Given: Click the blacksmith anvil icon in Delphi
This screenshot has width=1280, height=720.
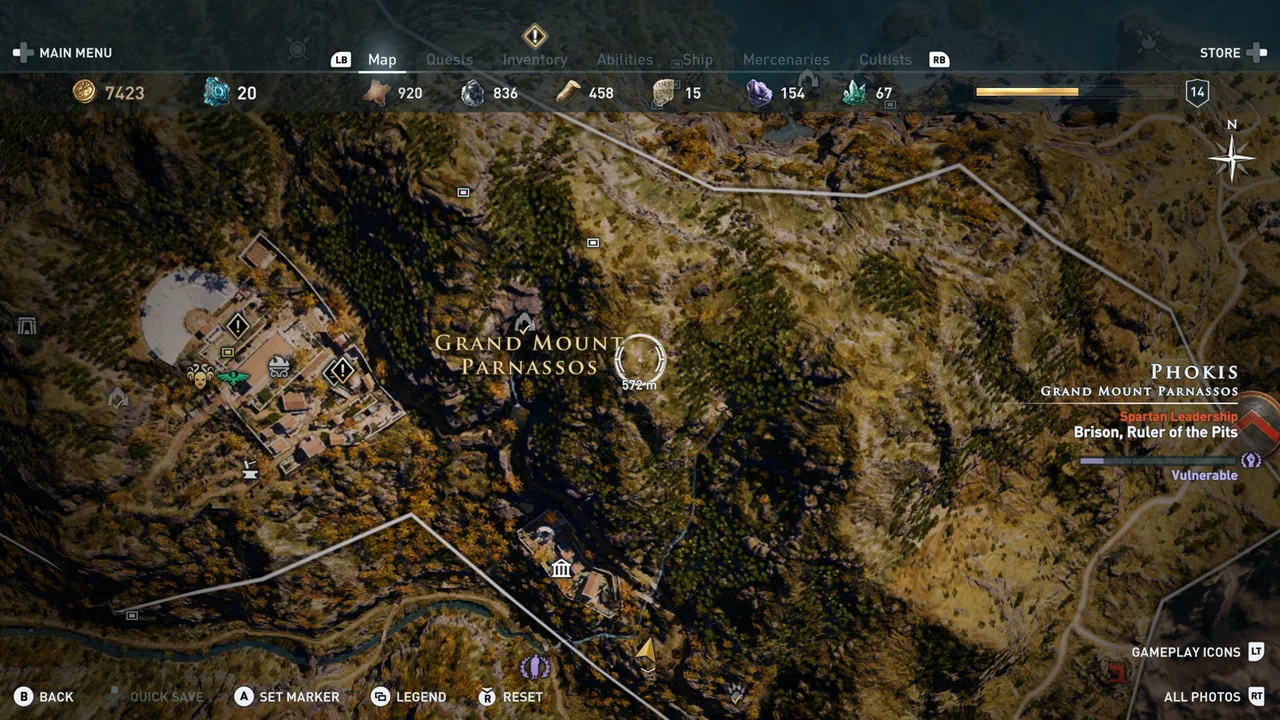Looking at the screenshot, I should tap(249, 470).
